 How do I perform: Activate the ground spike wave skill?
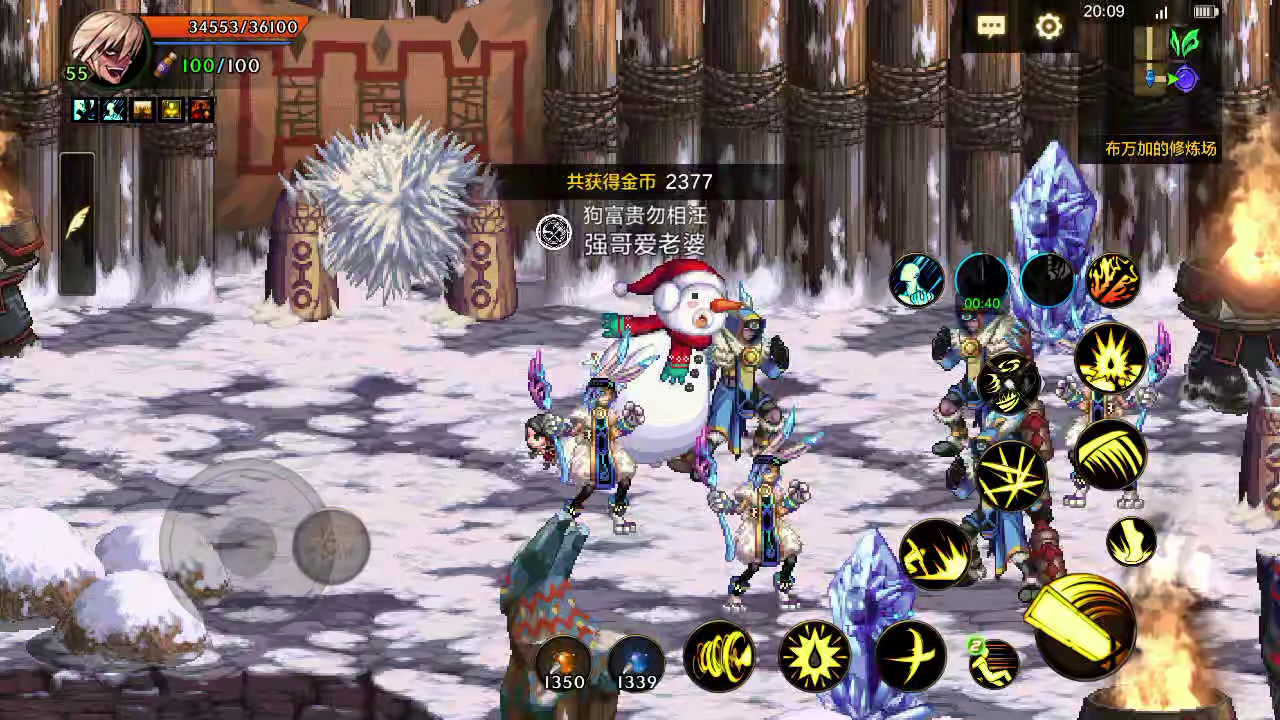935,553
